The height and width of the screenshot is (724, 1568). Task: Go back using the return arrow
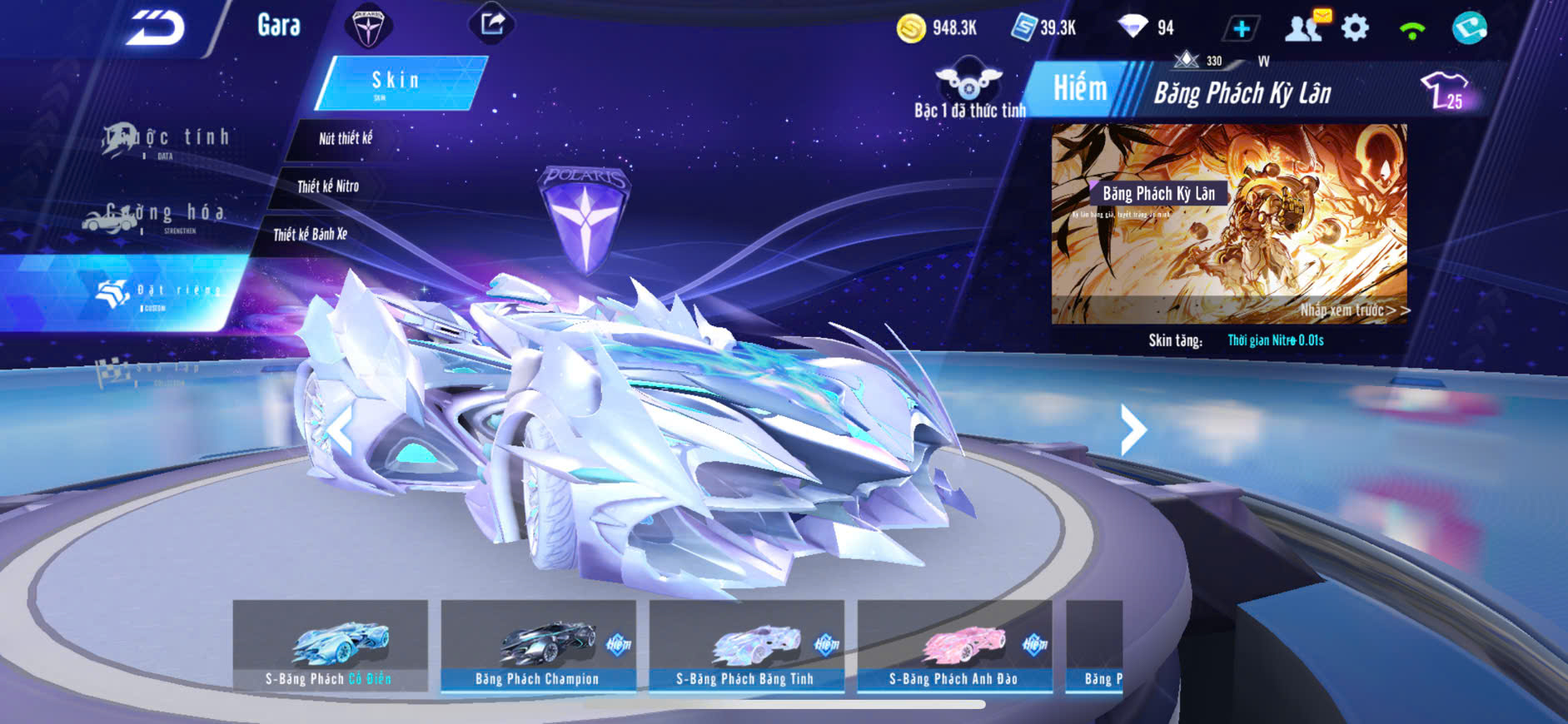(x=156, y=29)
